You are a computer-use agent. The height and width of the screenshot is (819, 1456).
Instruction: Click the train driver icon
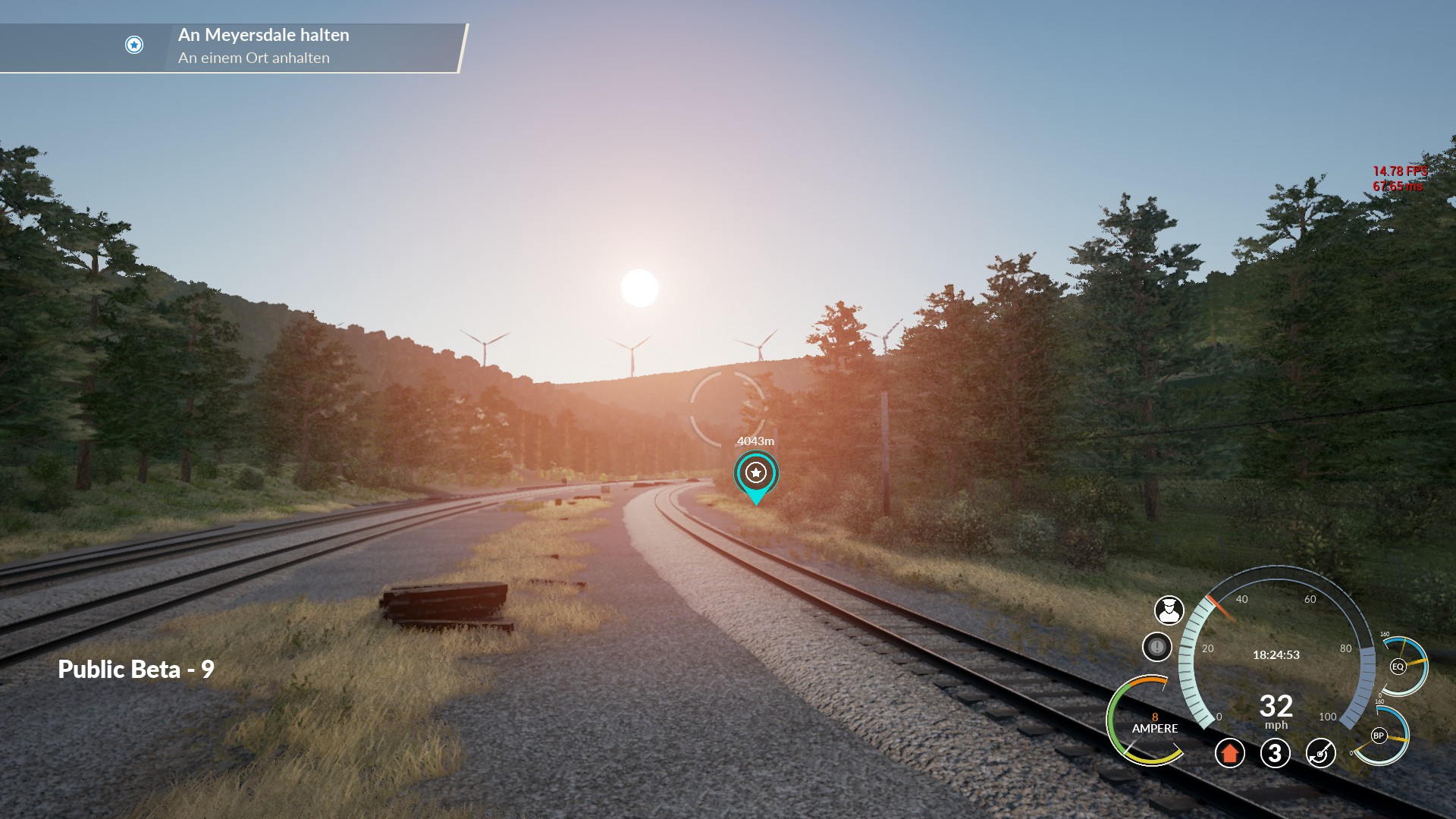coord(1169,610)
